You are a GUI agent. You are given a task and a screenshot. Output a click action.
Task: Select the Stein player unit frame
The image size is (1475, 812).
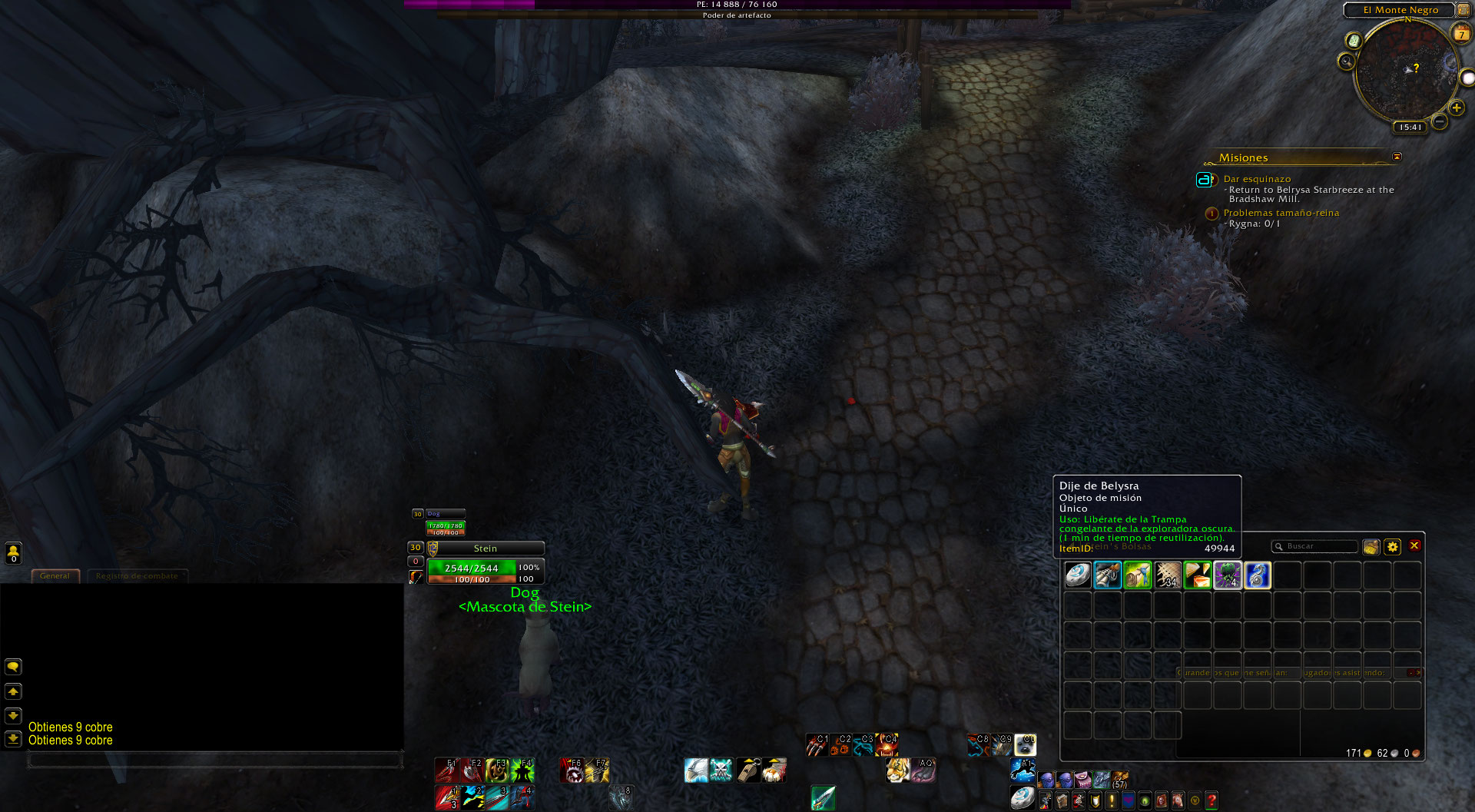coord(485,549)
